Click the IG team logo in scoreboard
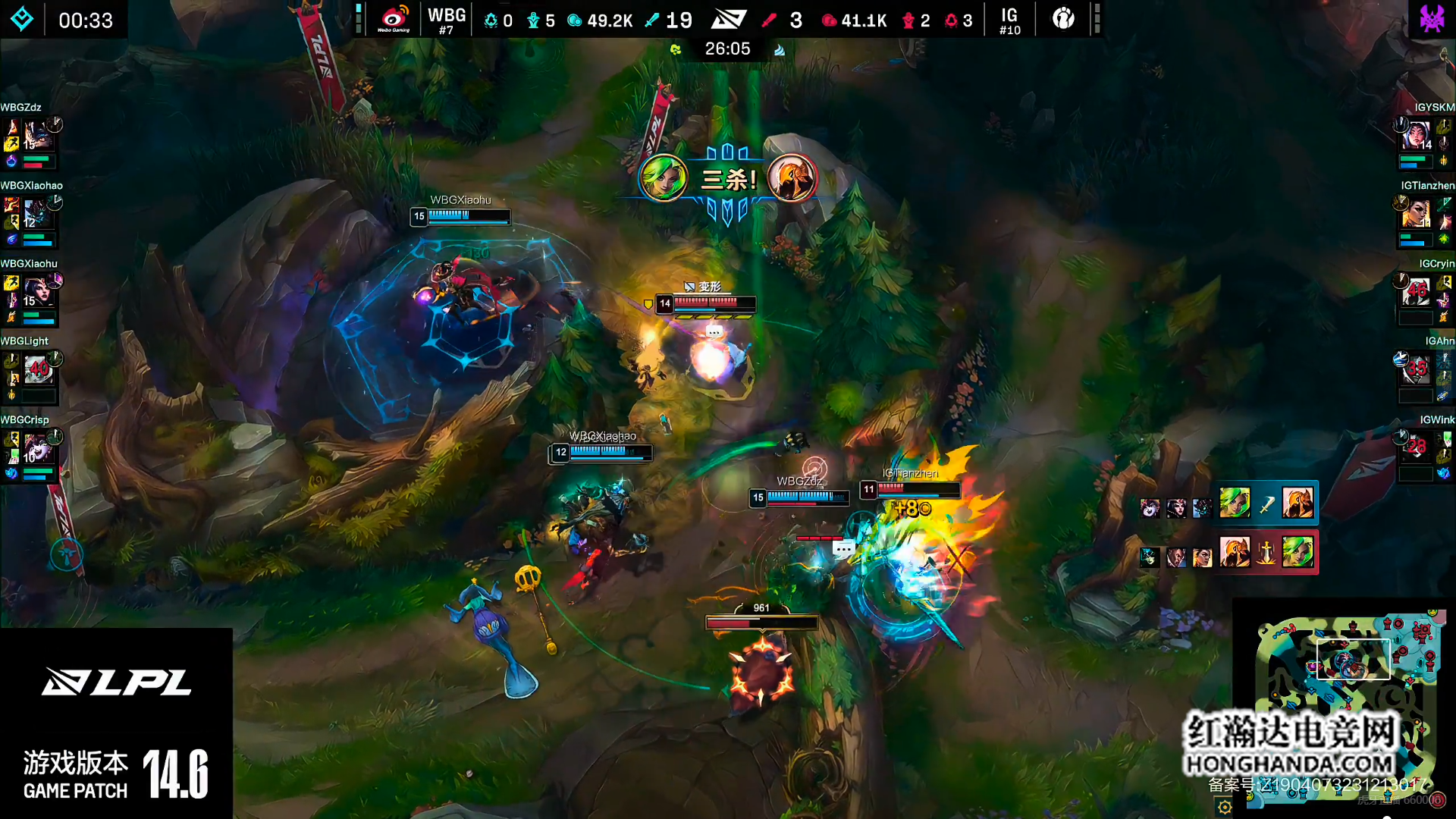The height and width of the screenshot is (819, 1456). (1063, 19)
